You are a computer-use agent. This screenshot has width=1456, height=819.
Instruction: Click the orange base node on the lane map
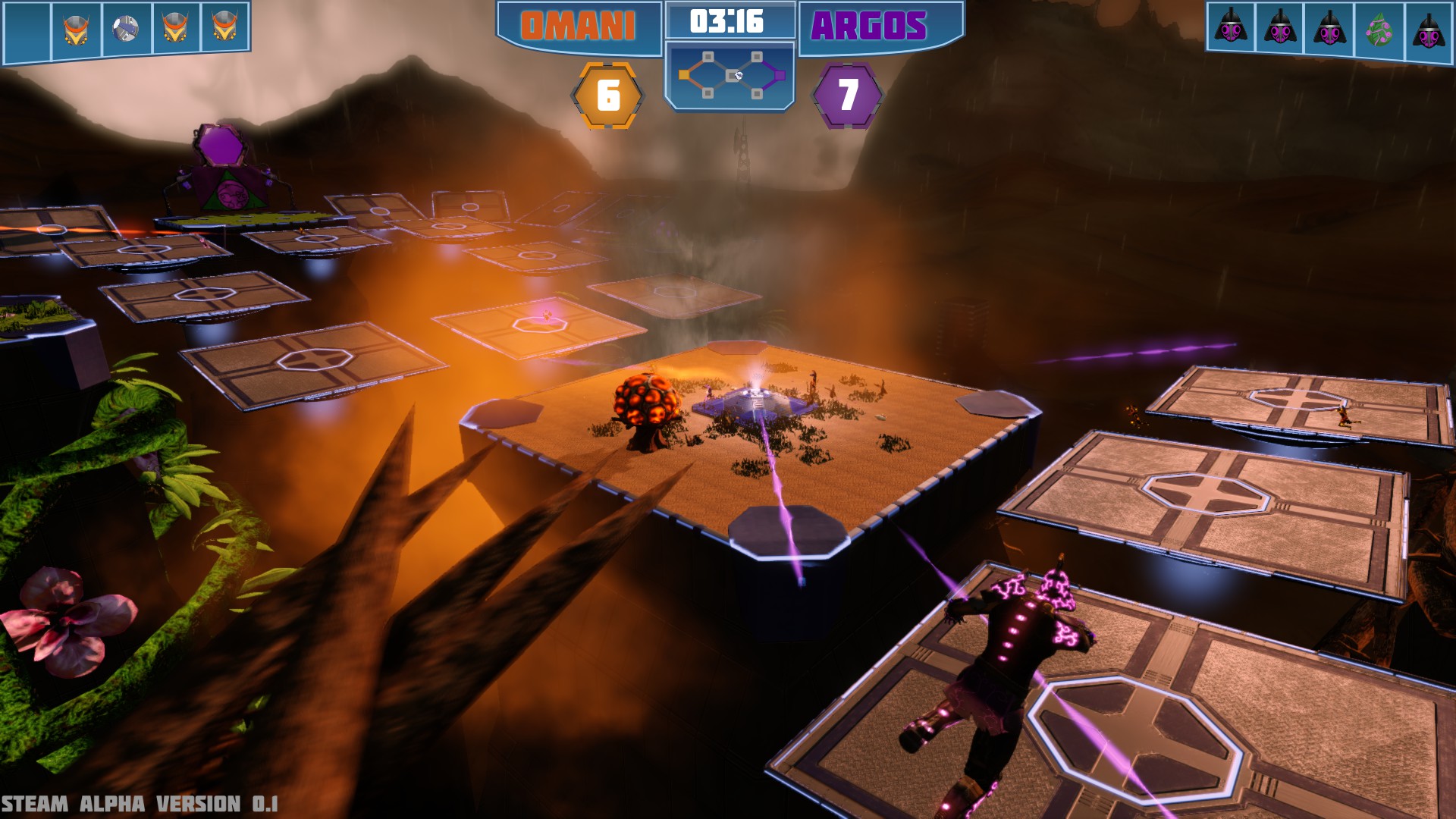(684, 75)
